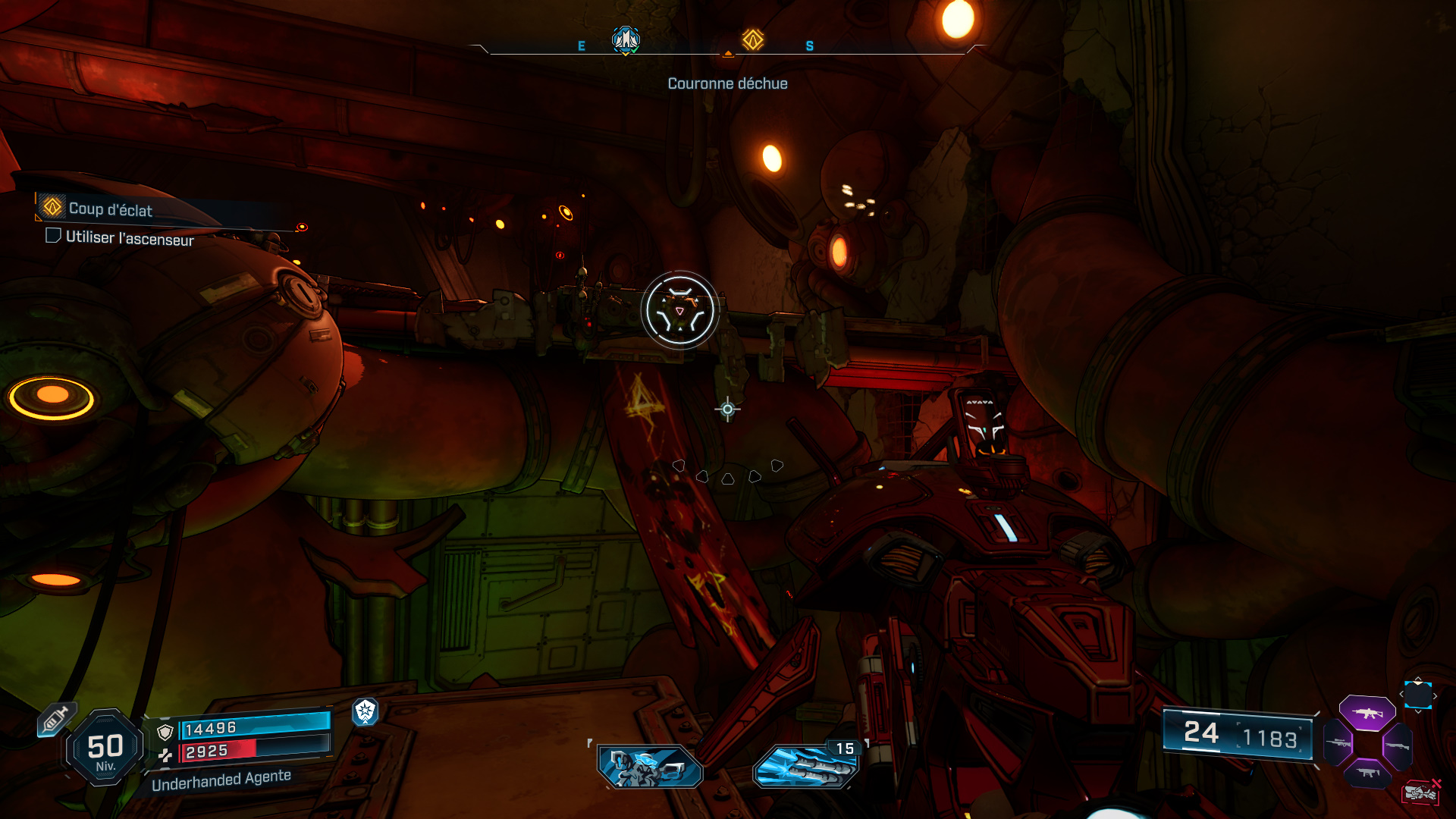Image resolution: width=1456 pixels, height=819 pixels.
Task: Select the Coup d'éclat quest tracker
Action: pyautogui.click(x=110, y=209)
